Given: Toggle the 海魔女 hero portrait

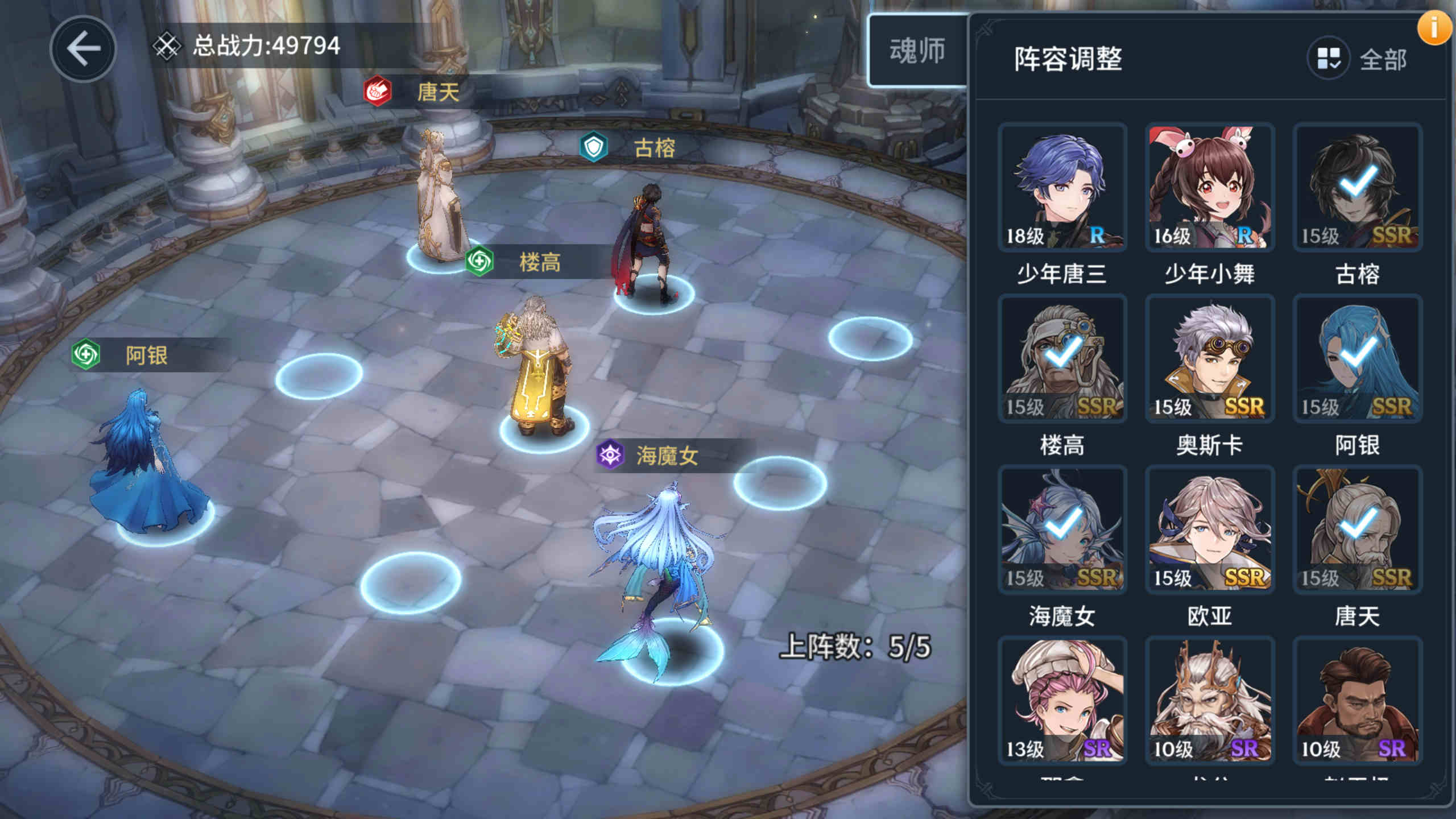Looking at the screenshot, I should pos(1062,529).
